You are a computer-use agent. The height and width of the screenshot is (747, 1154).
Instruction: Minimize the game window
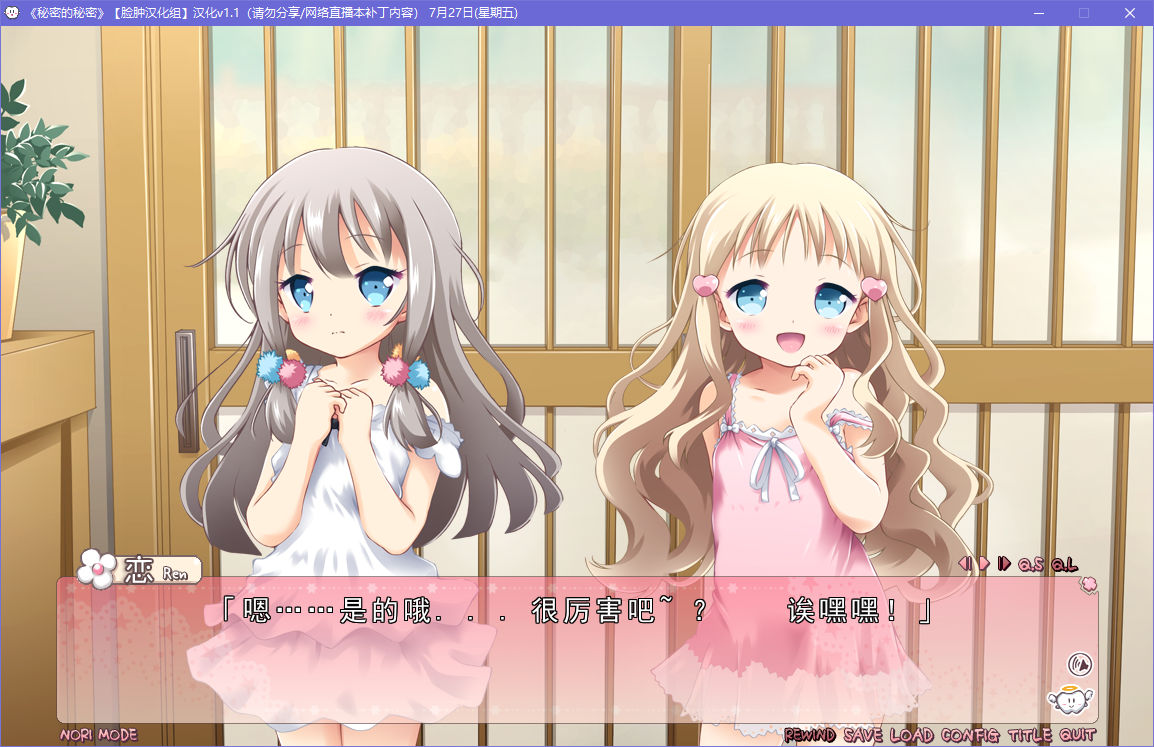(x=1038, y=13)
